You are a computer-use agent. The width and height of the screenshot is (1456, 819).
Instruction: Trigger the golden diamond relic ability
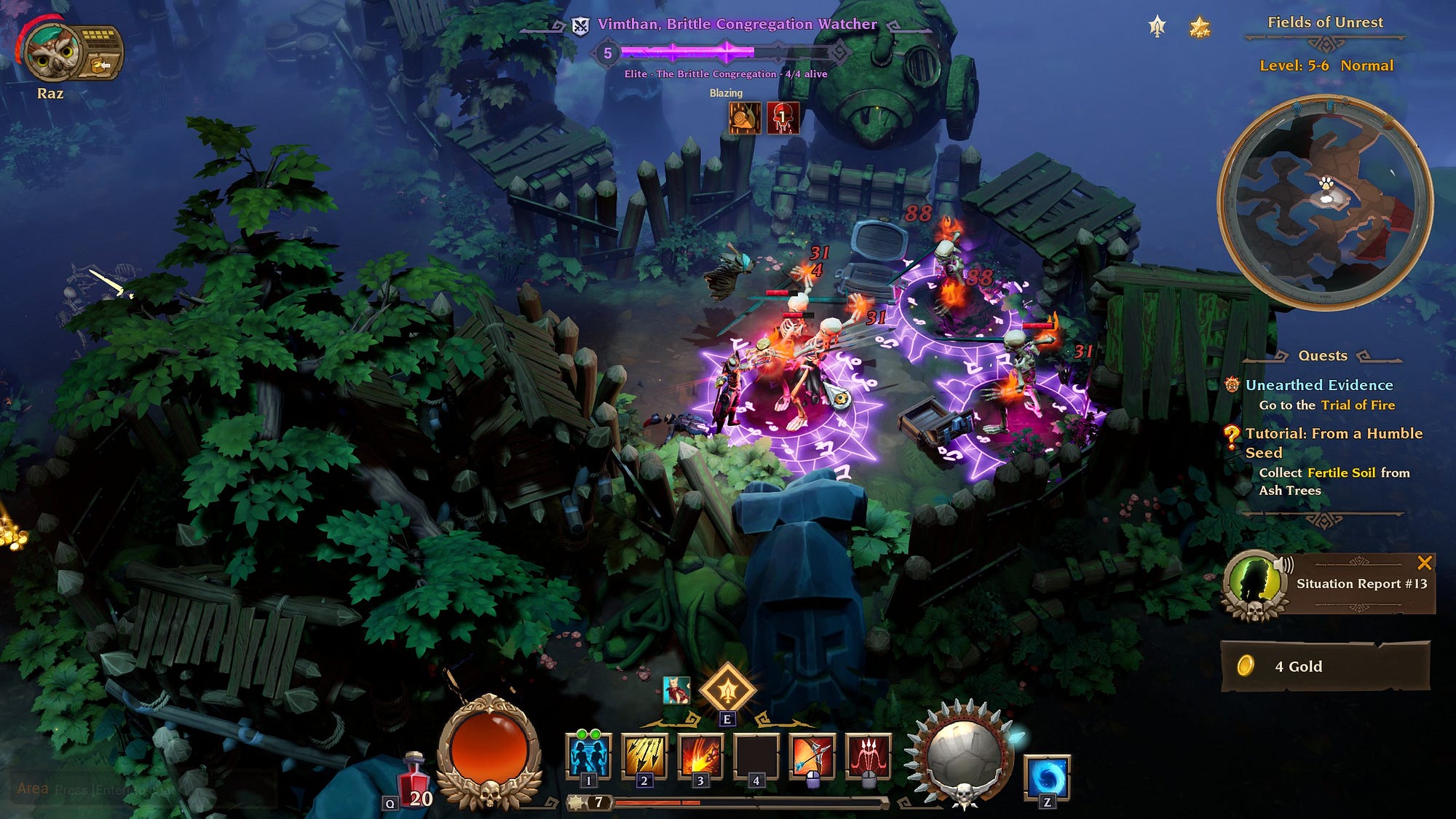pos(727,688)
